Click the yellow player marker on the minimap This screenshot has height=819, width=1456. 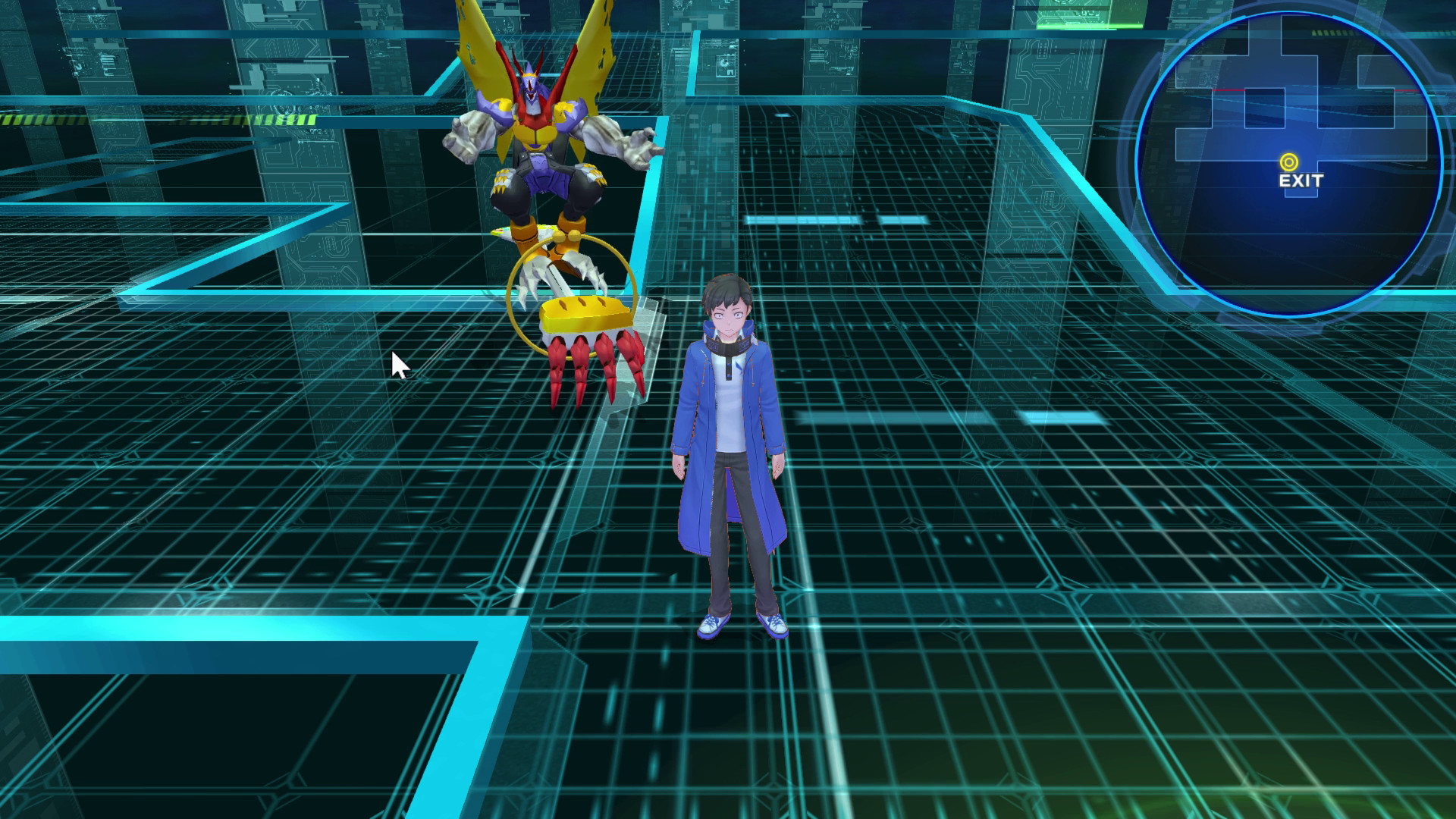click(x=1289, y=161)
